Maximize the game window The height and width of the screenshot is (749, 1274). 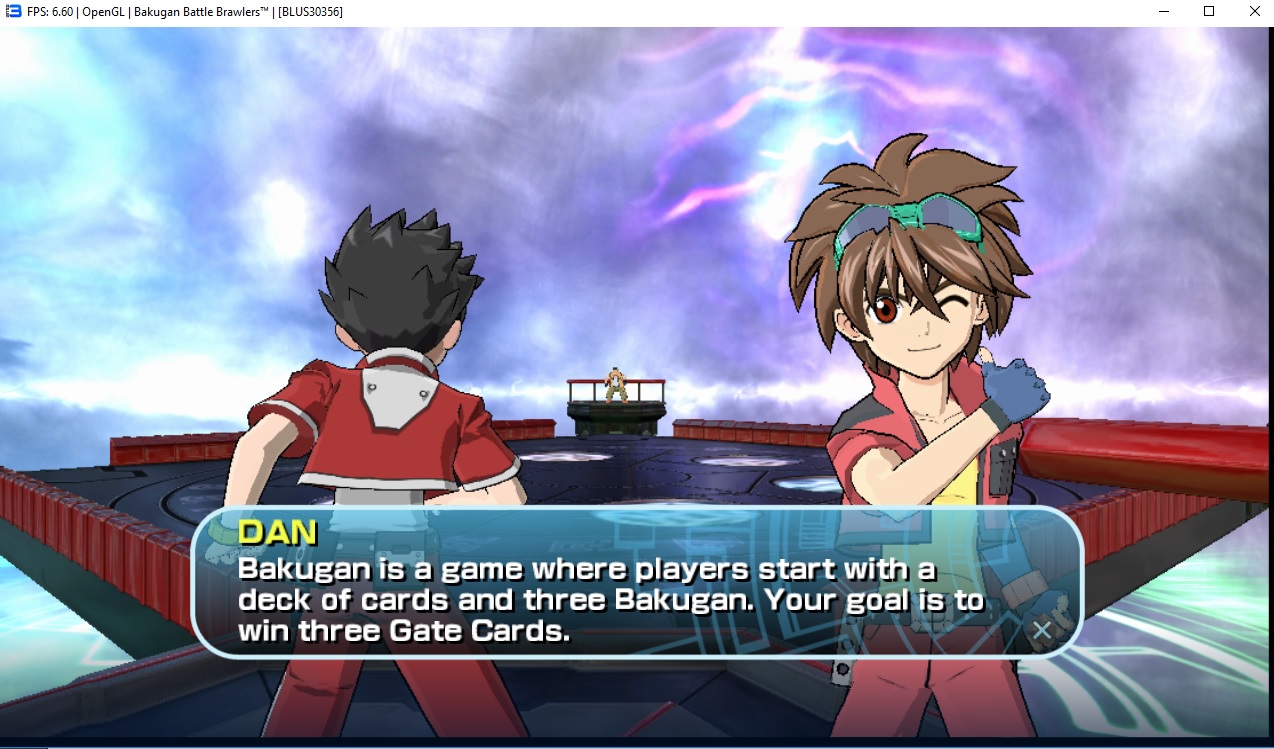[x=1208, y=11]
